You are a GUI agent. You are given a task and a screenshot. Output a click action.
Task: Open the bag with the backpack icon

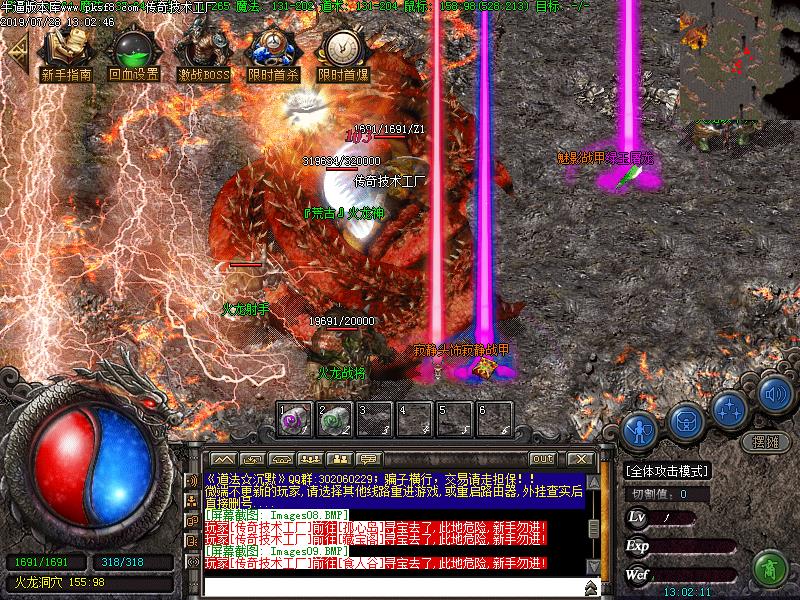tap(685, 420)
